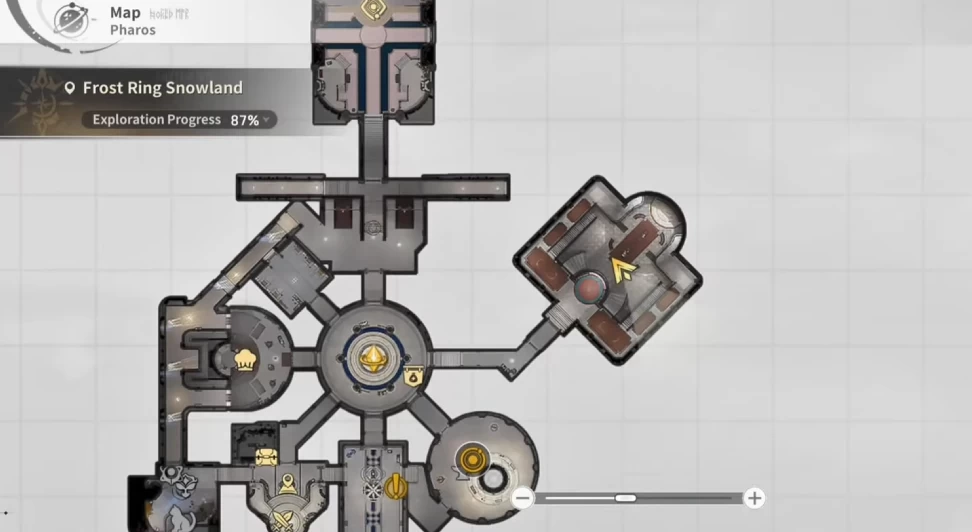
Task: Select the chef hat kitchen marker
Action: [242, 360]
